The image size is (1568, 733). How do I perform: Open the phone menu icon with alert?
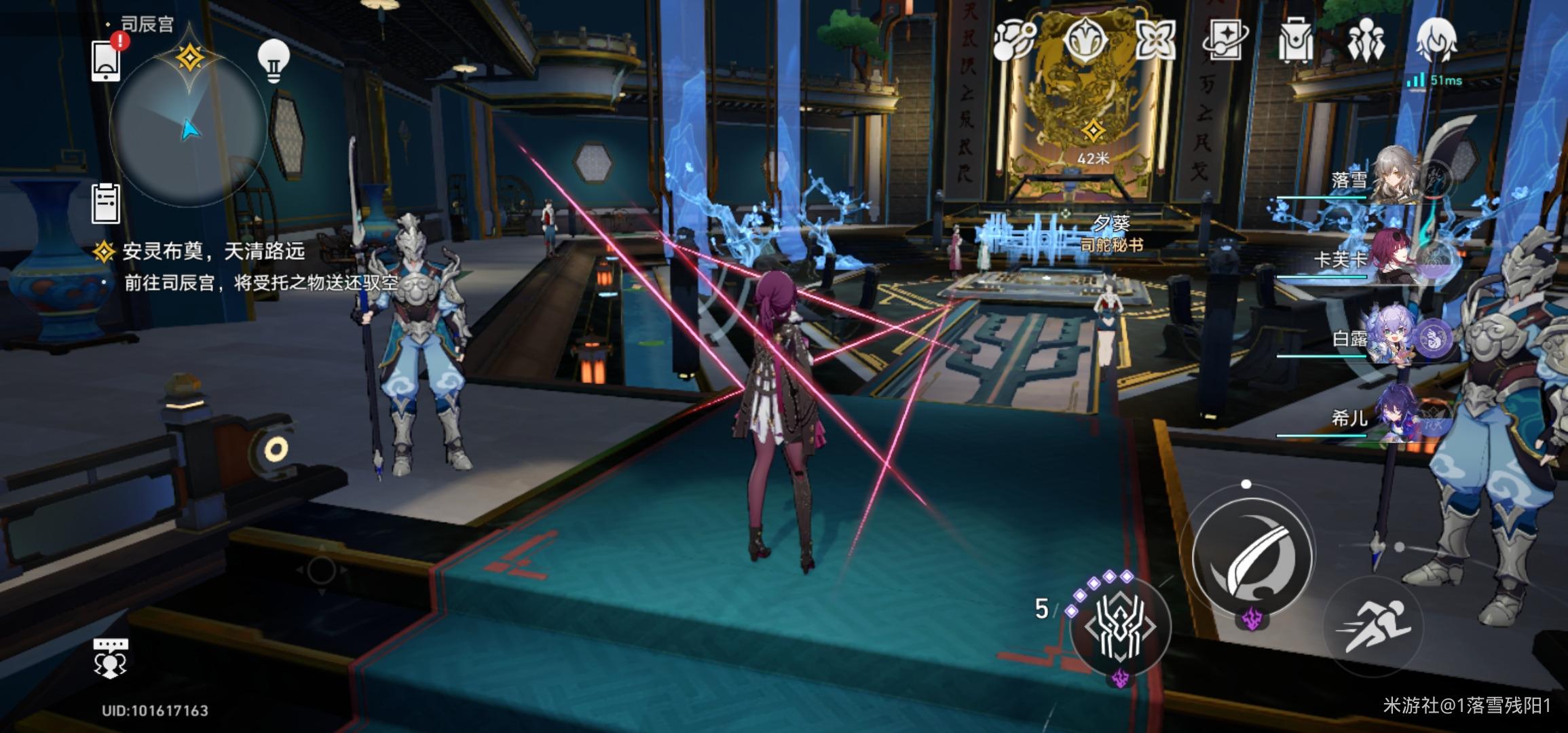click(x=107, y=59)
